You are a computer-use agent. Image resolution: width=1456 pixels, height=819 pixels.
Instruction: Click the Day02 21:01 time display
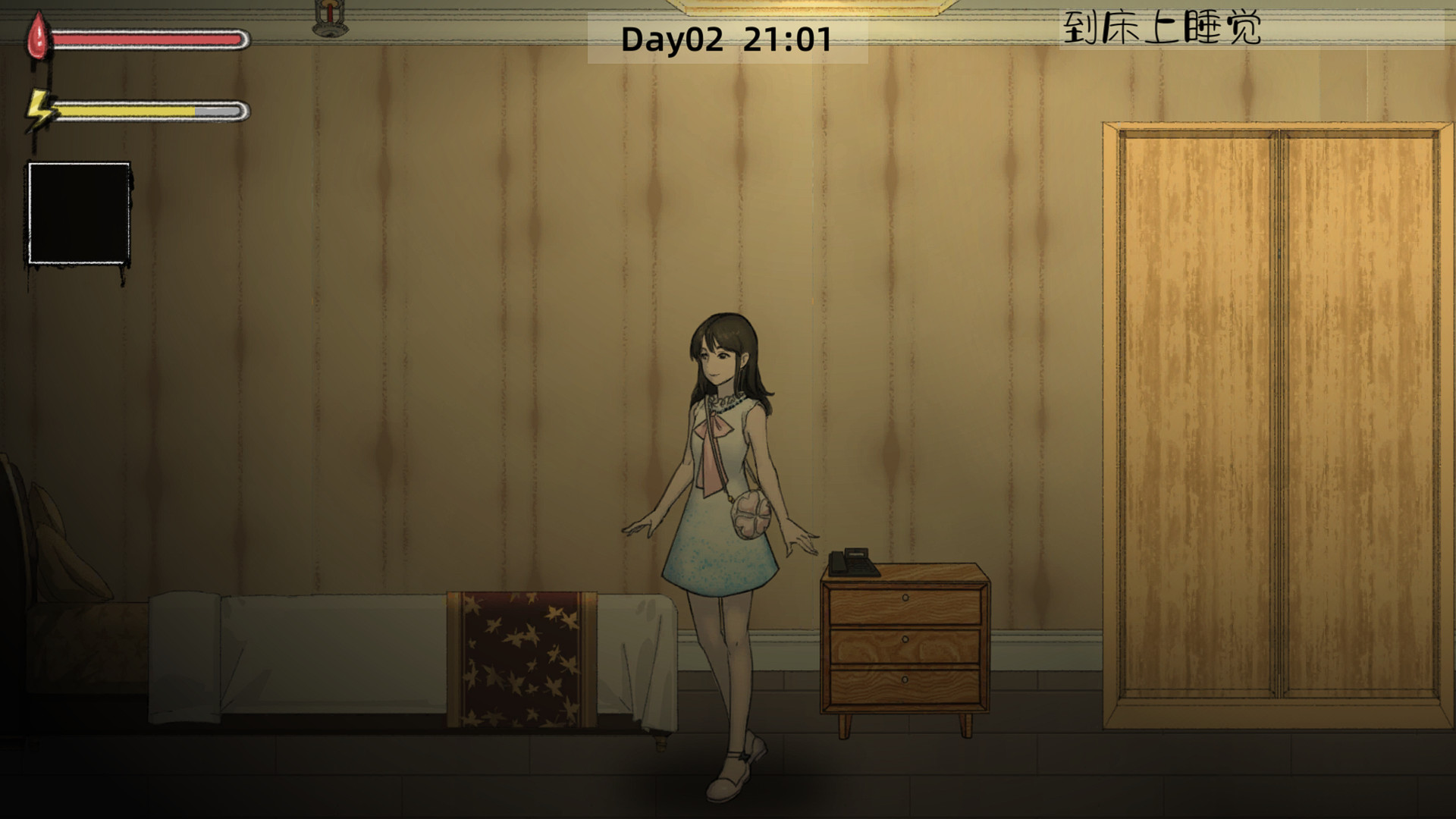pos(728,38)
